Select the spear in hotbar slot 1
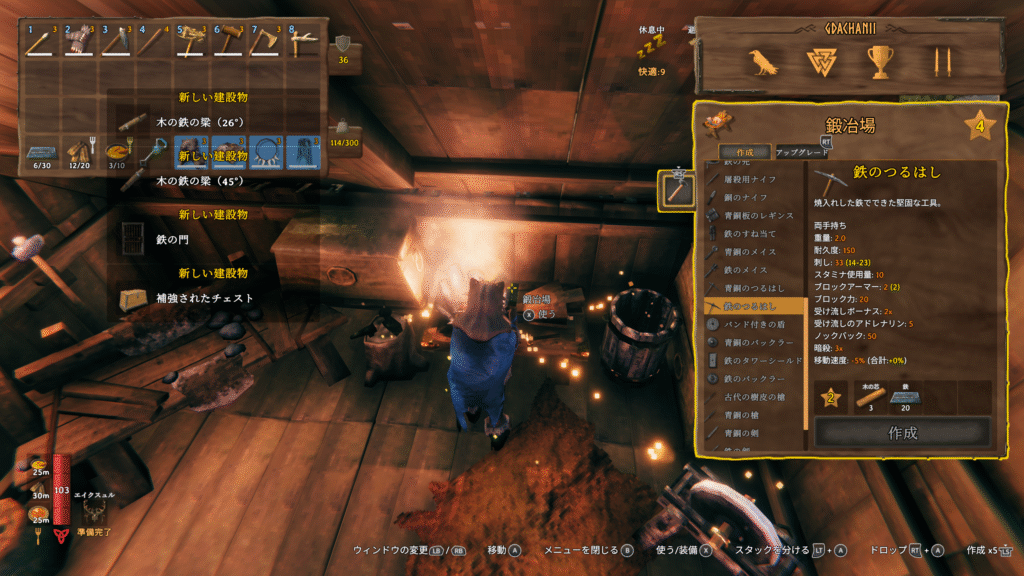Viewport: 1024px width, 576px height. pyautogui.click(x=41, y=40)
